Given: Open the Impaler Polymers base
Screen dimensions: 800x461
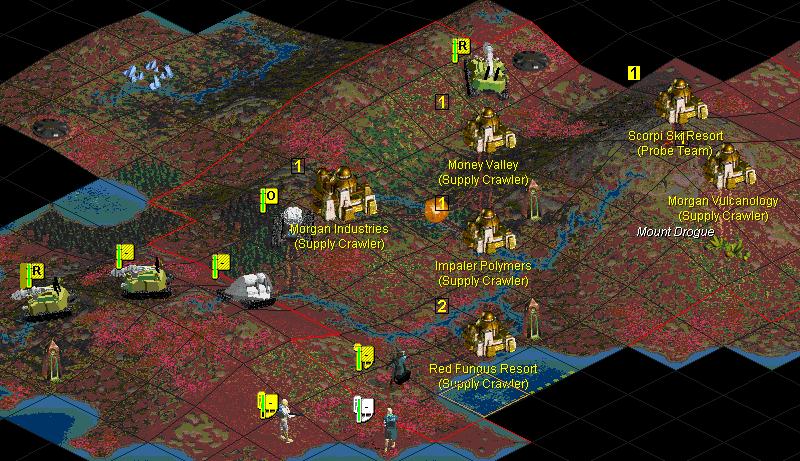Looking at the screenshot, I should click(x=489, y=232).
